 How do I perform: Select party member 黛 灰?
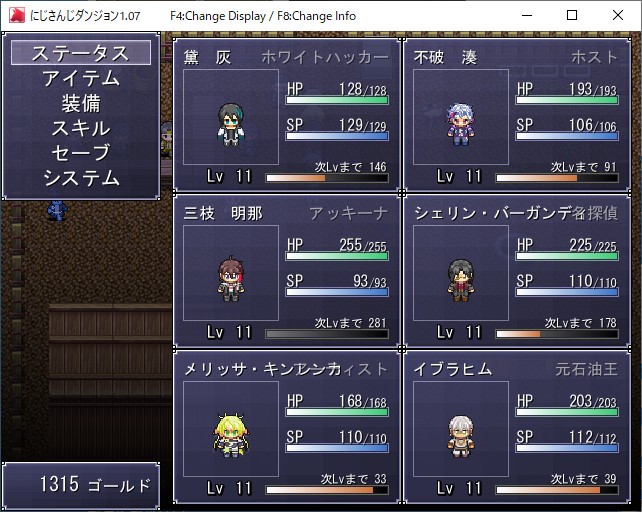pyautogui.click(x=287, y=115)
